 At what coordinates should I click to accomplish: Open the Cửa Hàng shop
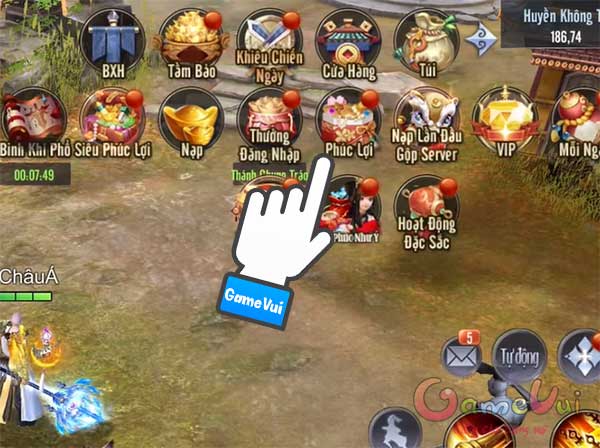point(346,38)
